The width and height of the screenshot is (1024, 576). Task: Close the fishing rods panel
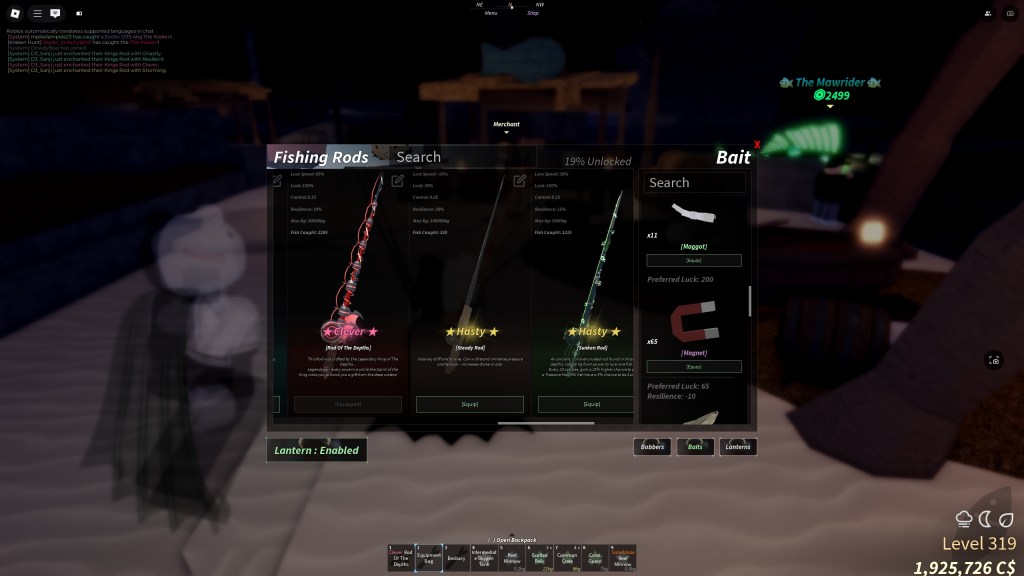pos(757,146)
